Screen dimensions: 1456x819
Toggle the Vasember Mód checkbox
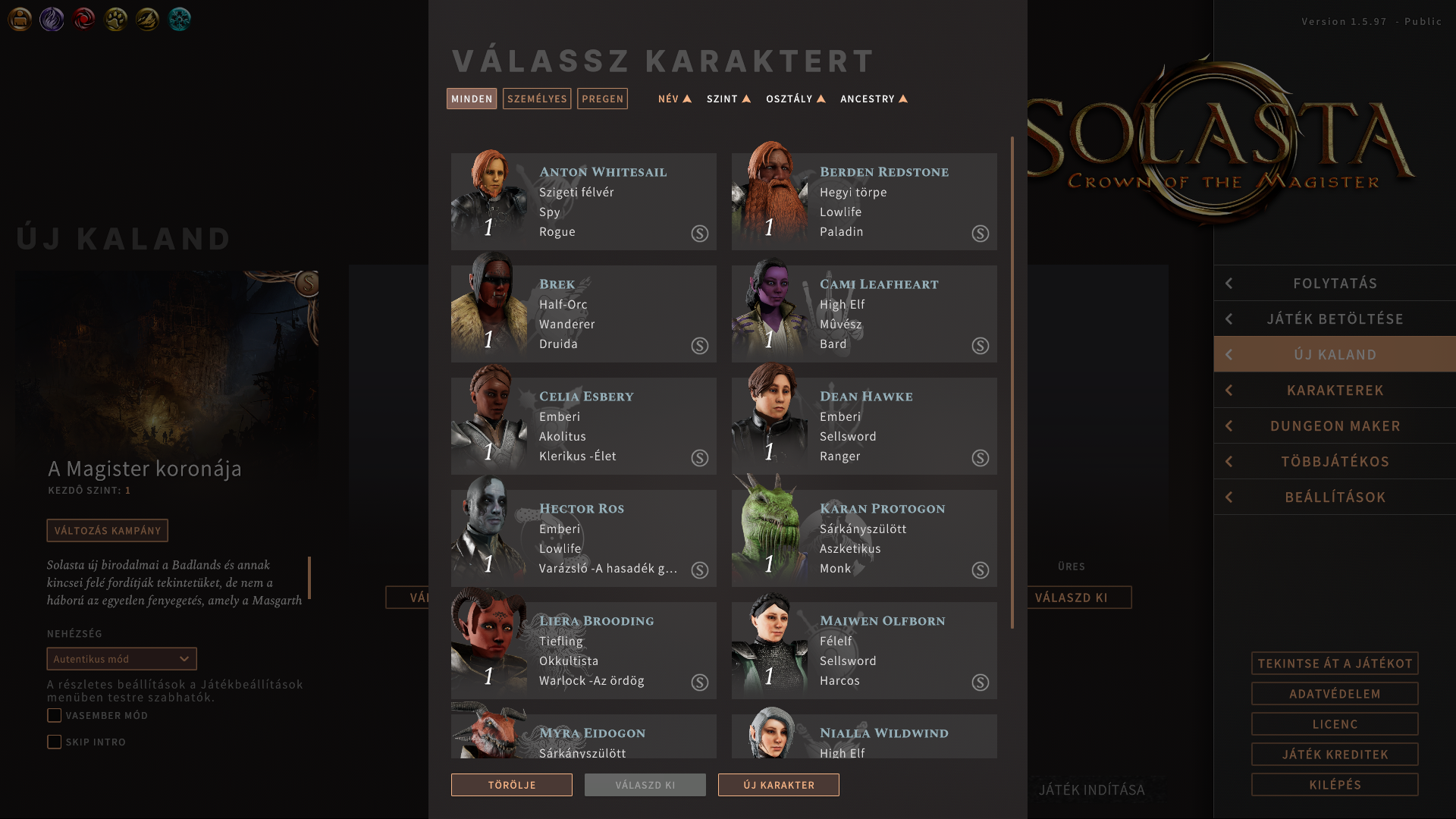pyautogui.click(x=55, y=715)
